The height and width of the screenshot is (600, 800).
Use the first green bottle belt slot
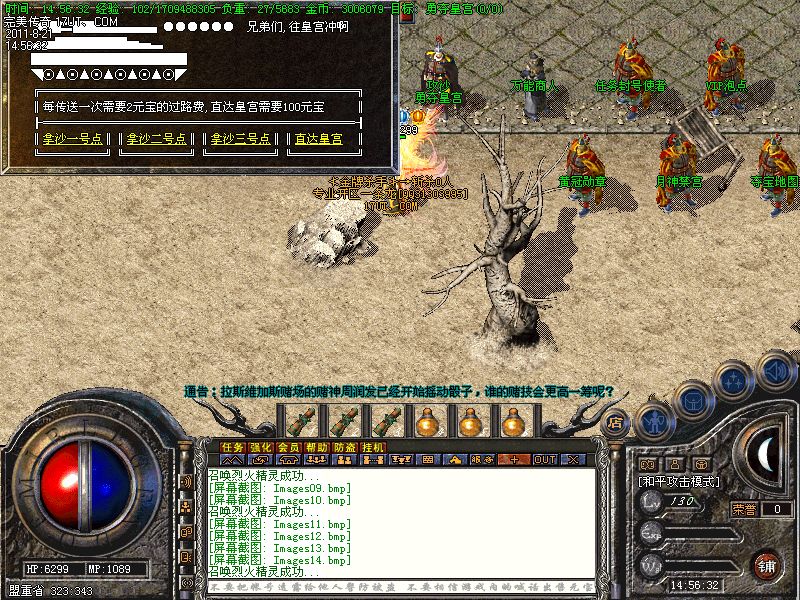coord(299,419)
